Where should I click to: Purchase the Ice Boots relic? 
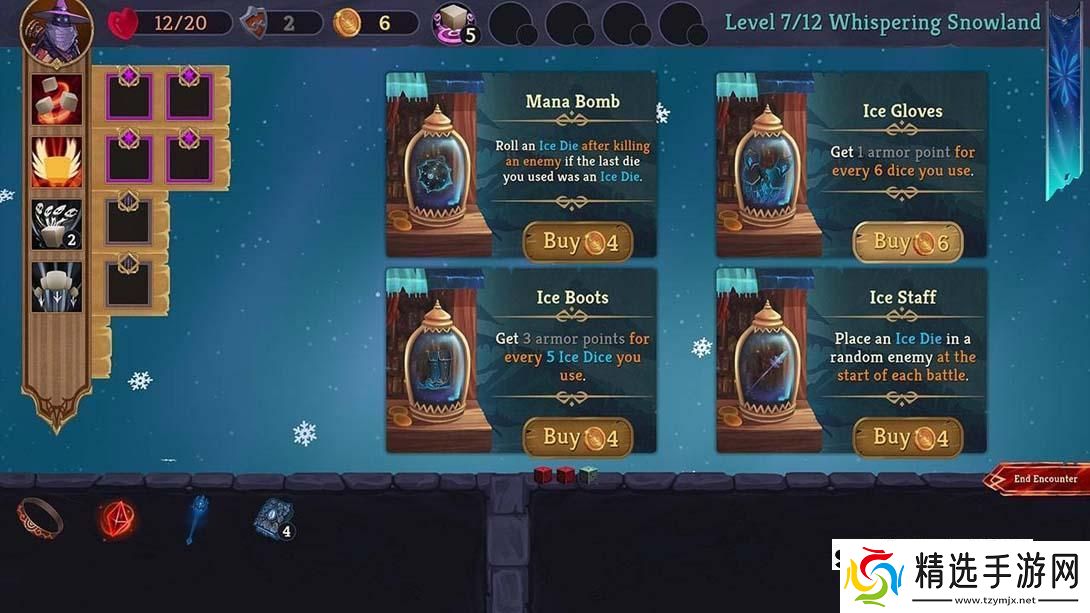coord(578,437)
